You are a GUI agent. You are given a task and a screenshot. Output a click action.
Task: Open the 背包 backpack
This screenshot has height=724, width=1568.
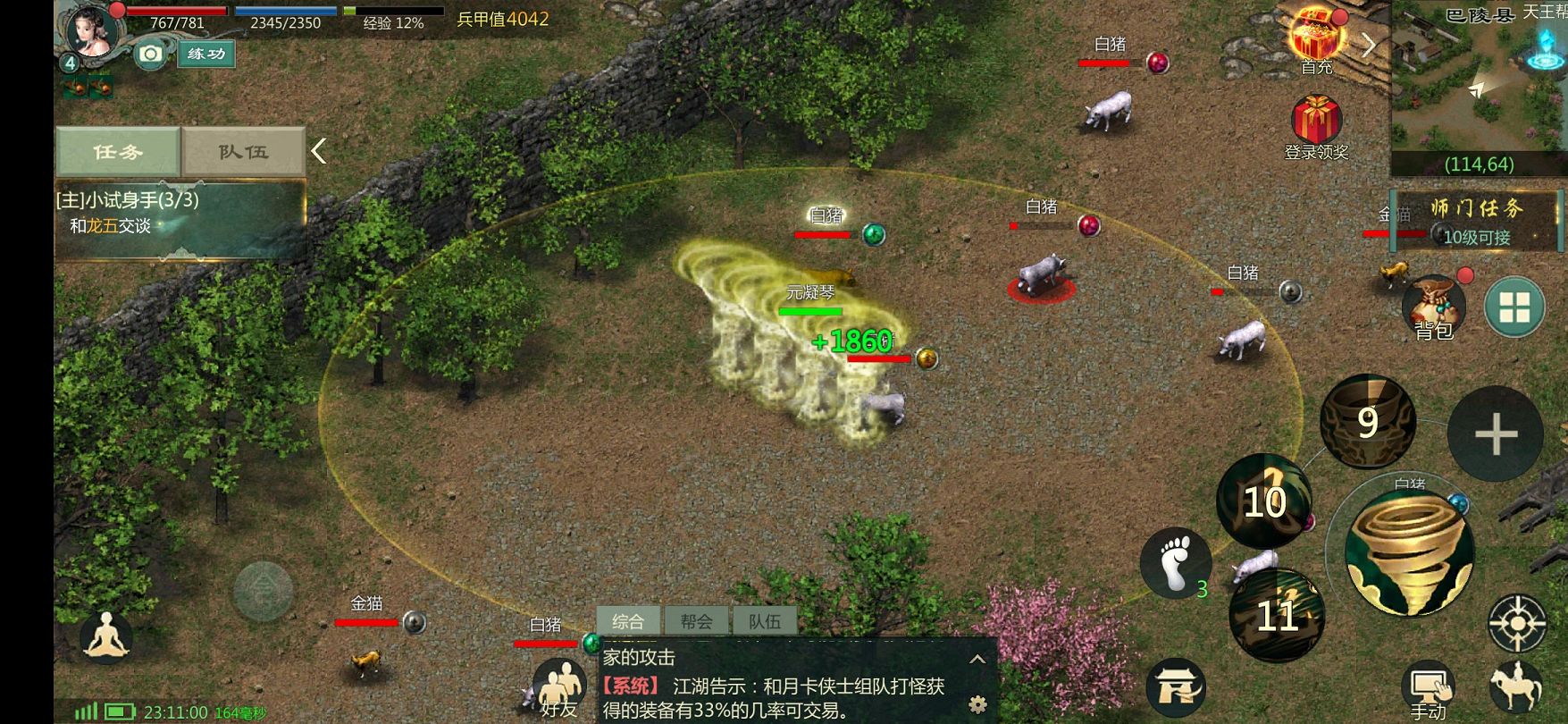click(1433, 307)
